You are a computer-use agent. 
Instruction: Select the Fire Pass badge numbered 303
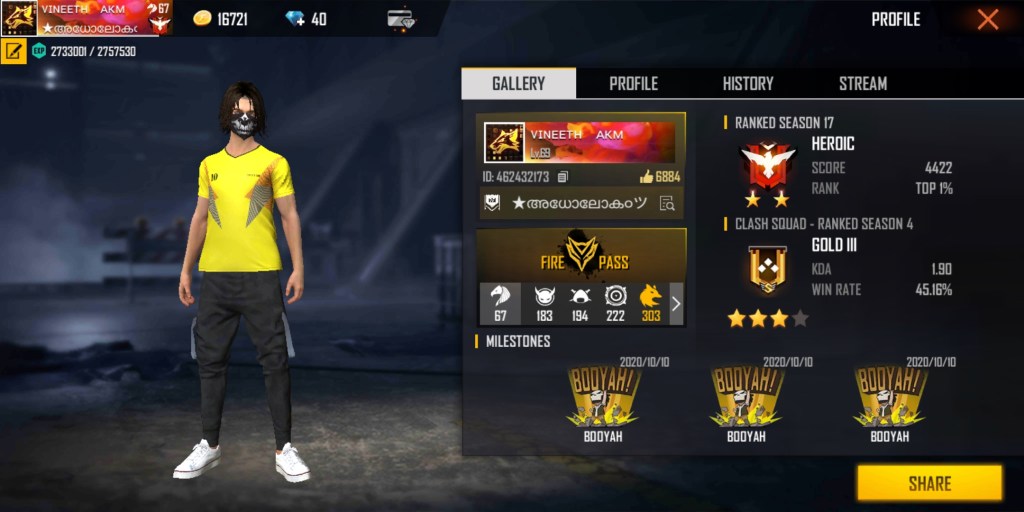point(650,303)
